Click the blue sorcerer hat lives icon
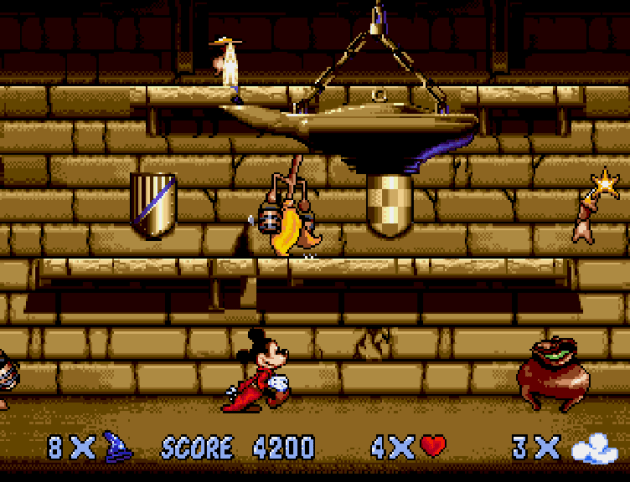 (118, 447)
